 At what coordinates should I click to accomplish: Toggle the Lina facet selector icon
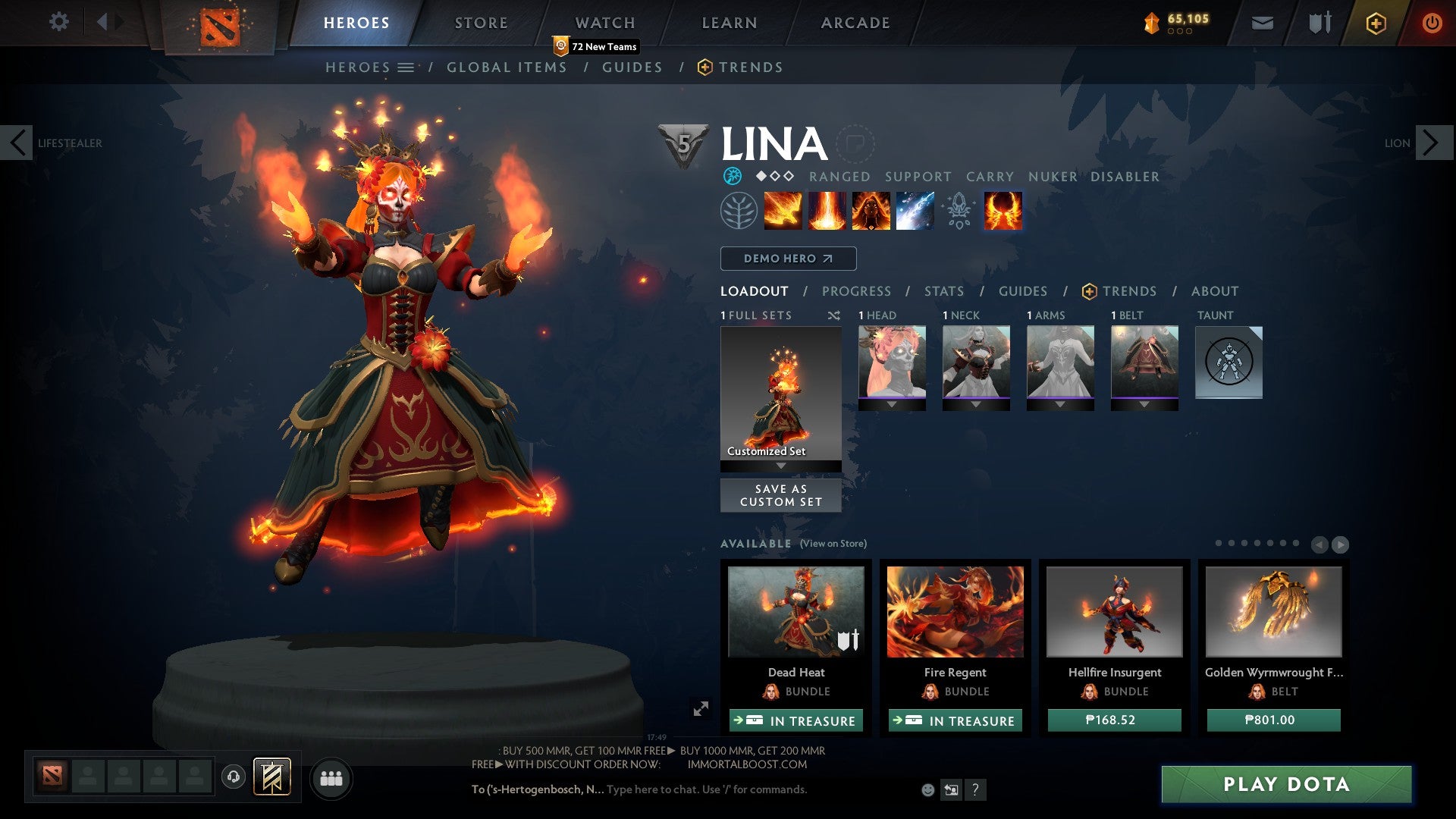733,176
